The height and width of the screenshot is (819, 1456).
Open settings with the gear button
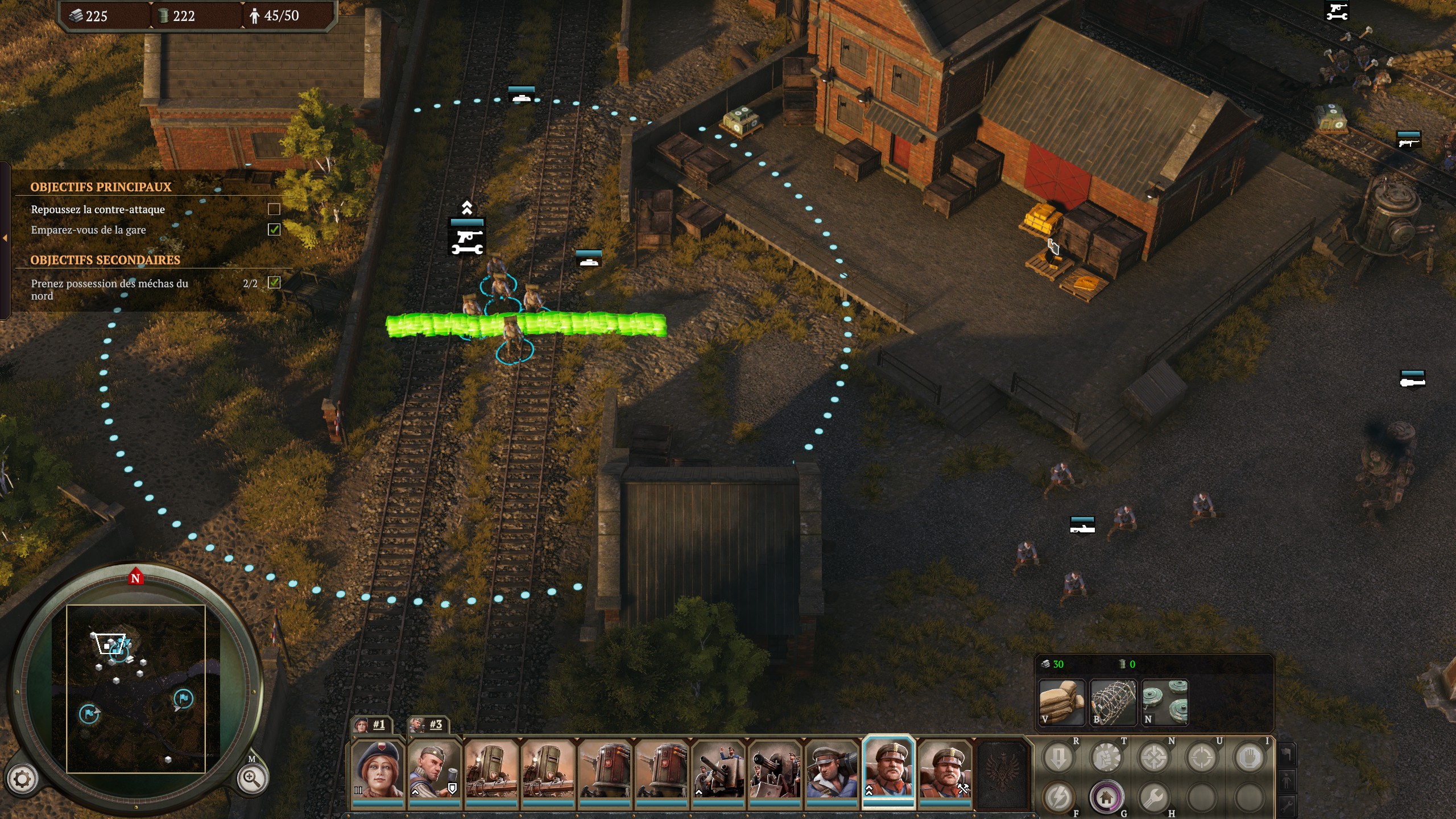tap(22, 779)
